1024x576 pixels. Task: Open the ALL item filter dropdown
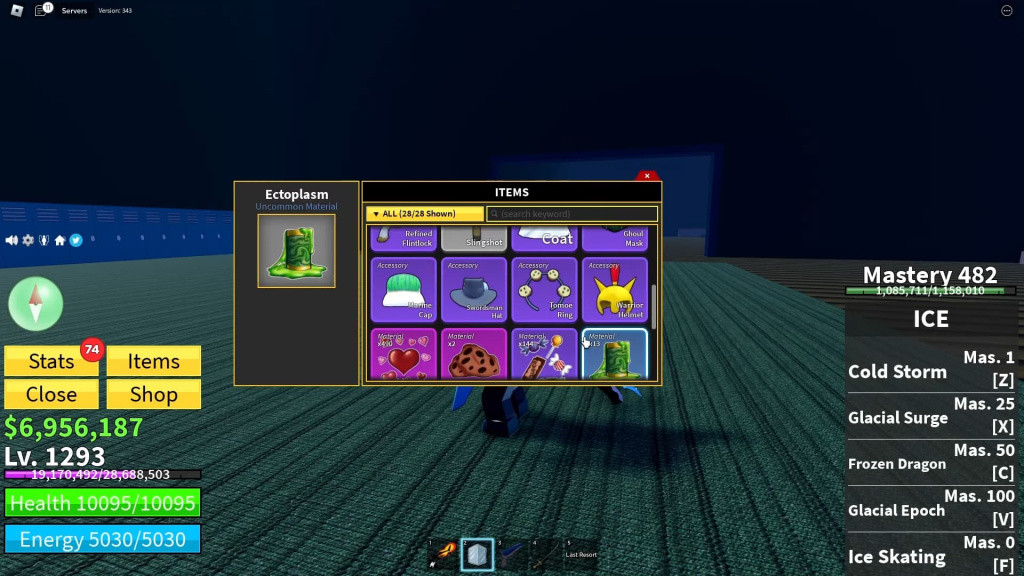click(424, 214)
